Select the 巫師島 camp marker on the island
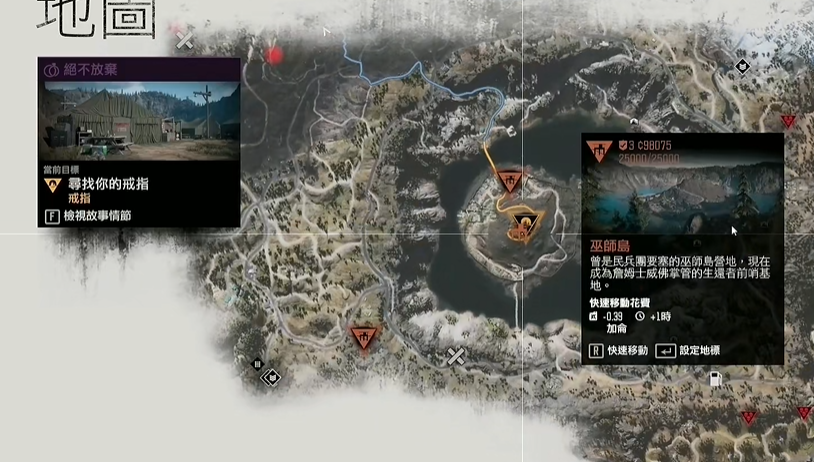814x462 pixels. 509,181
